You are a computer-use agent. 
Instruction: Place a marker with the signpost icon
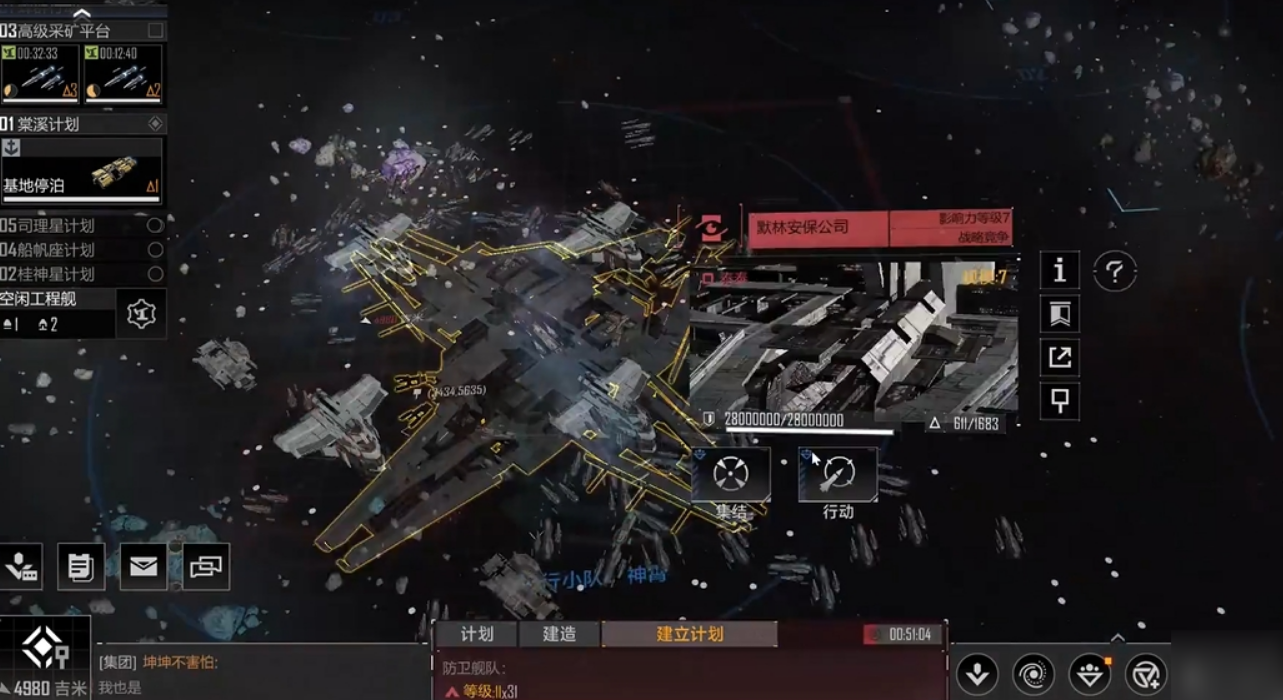(1060, 401)
